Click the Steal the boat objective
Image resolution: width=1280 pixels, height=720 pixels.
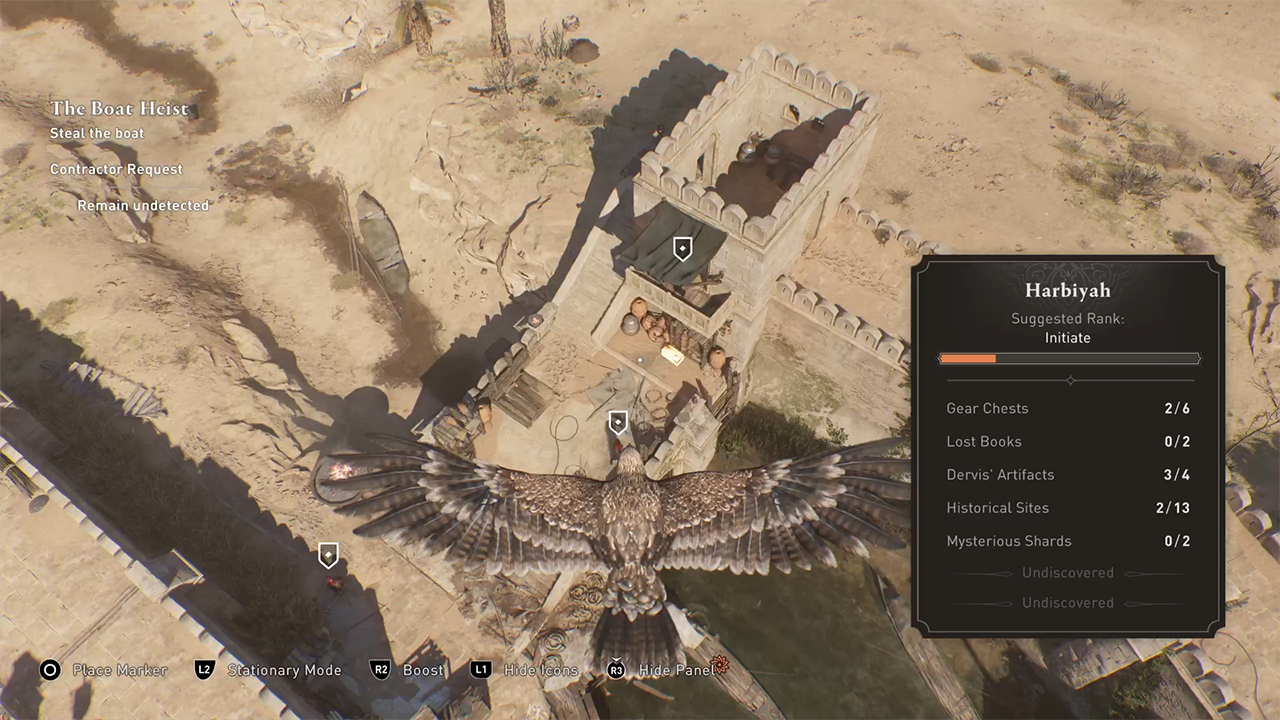tap(97, 133)
